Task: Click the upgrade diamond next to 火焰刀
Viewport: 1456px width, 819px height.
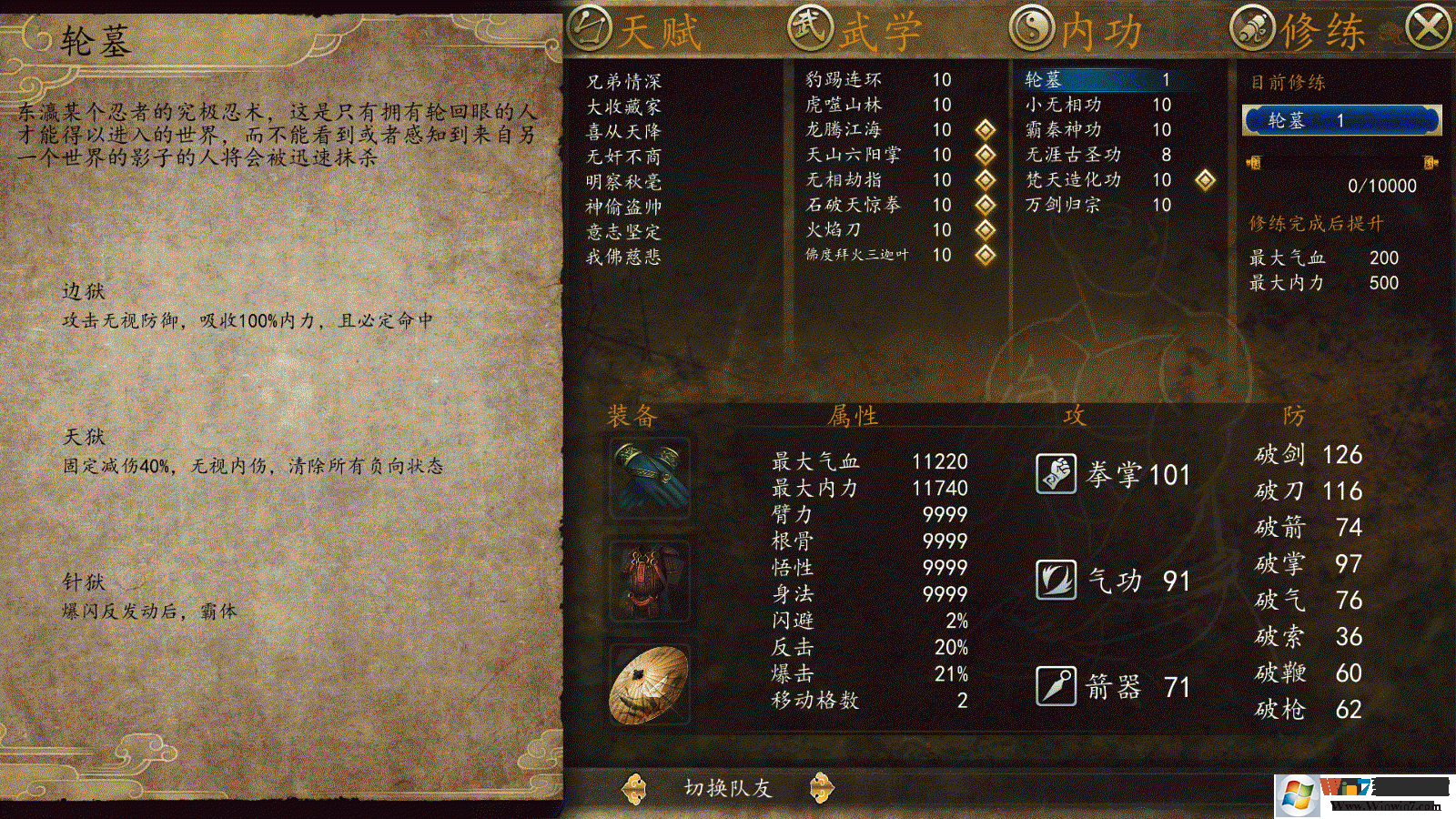Action: [x=984, y=230]
